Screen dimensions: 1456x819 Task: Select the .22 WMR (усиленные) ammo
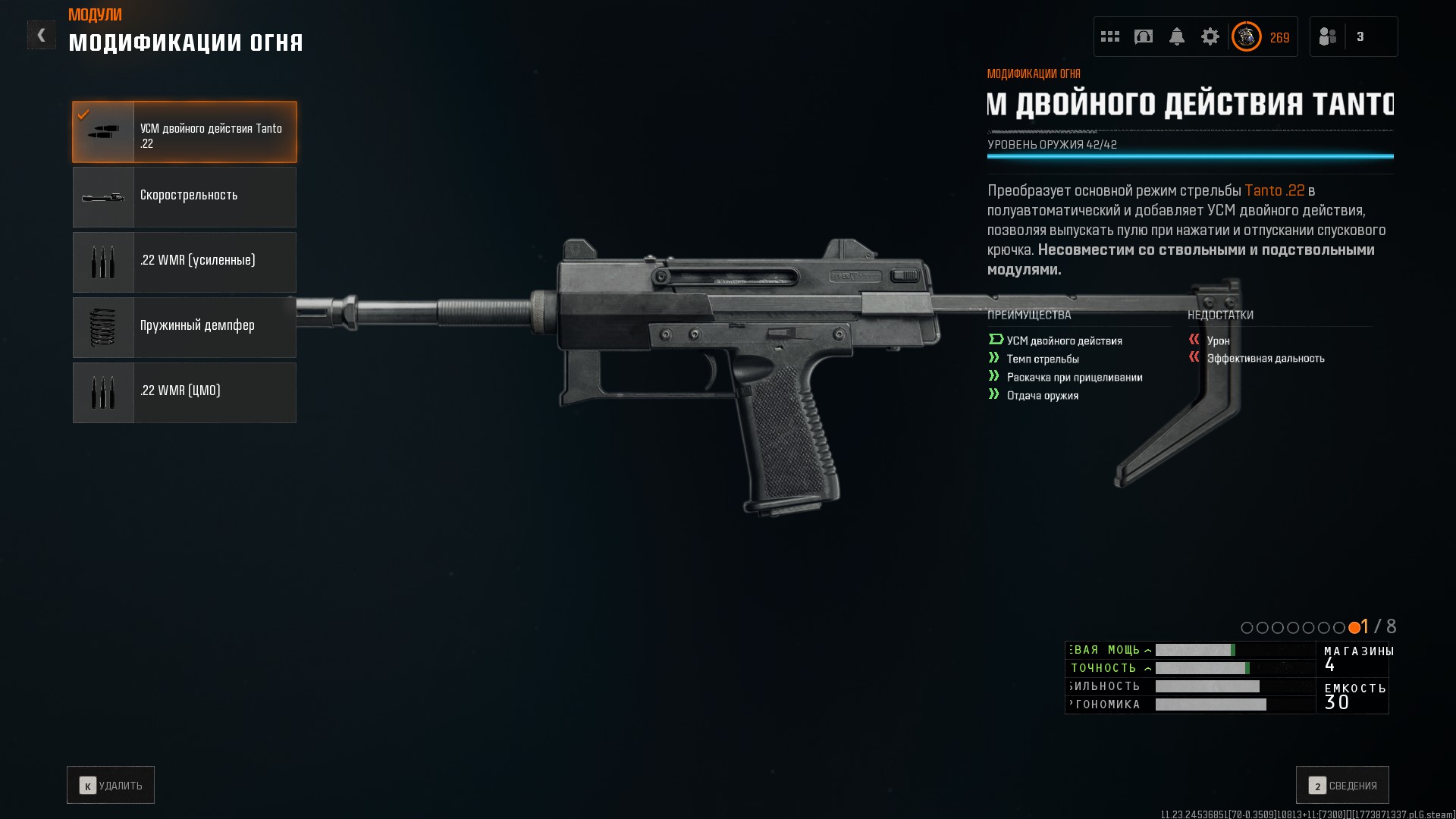tap(184, 262)
